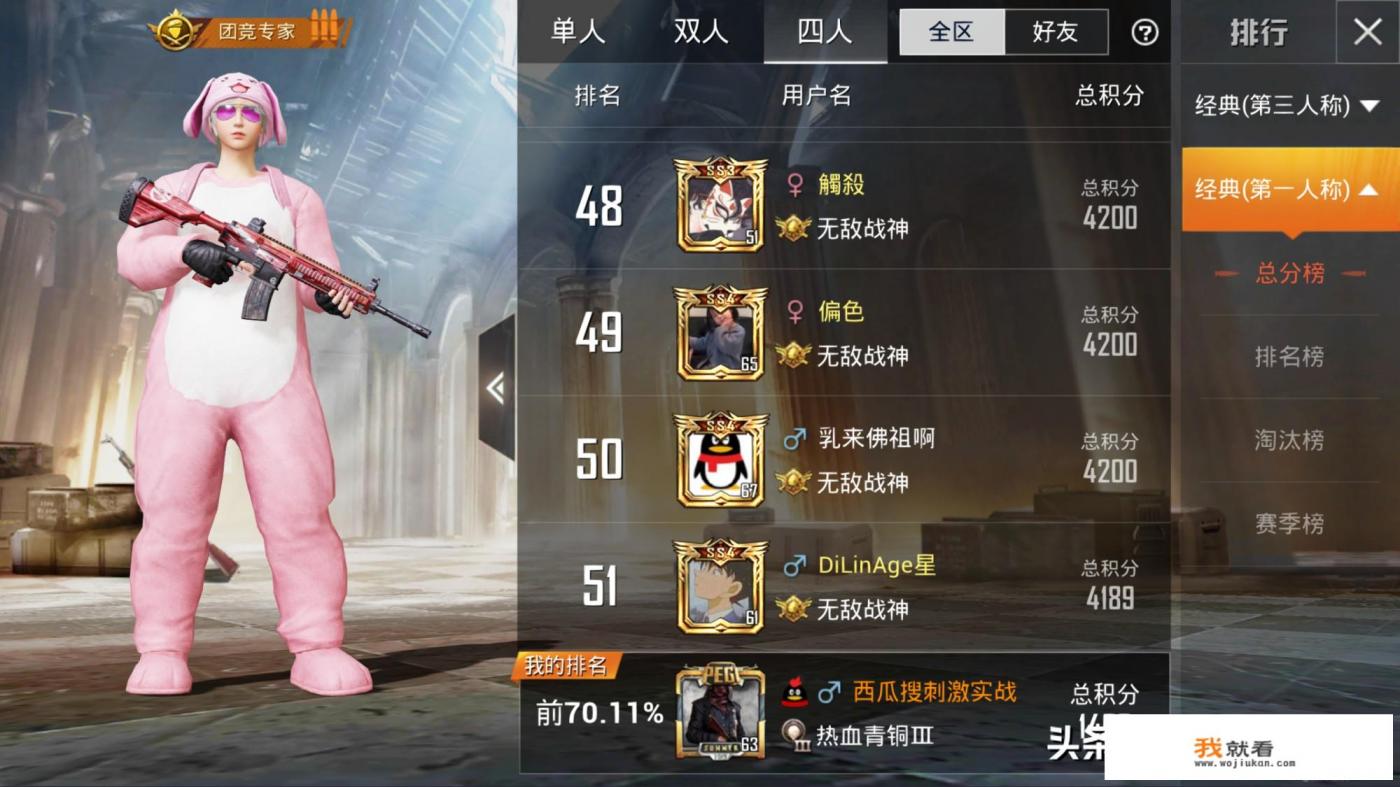Open the question mark help icon

[1144, 33]
